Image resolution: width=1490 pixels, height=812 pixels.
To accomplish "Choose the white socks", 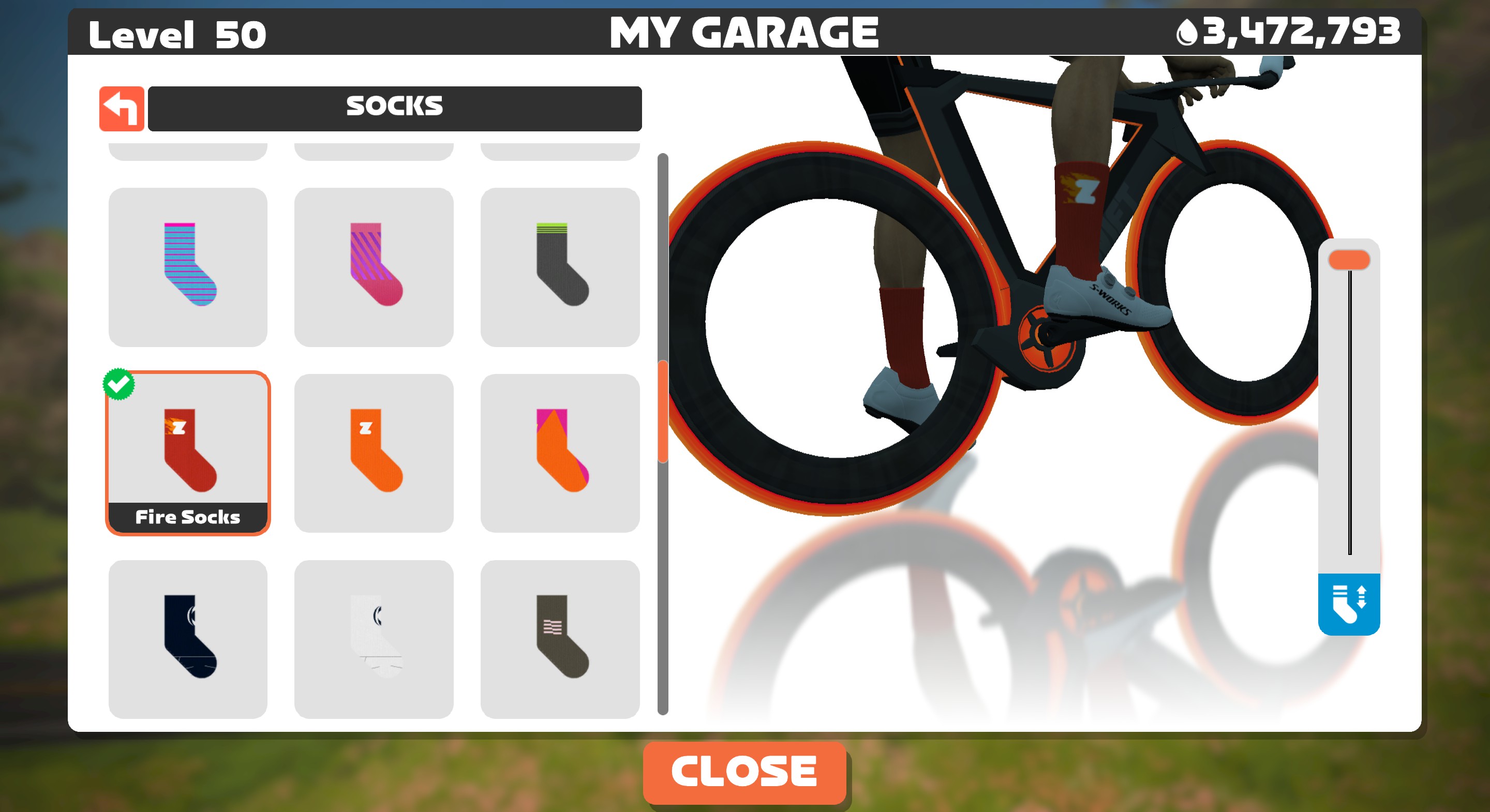I will (374, 639).
